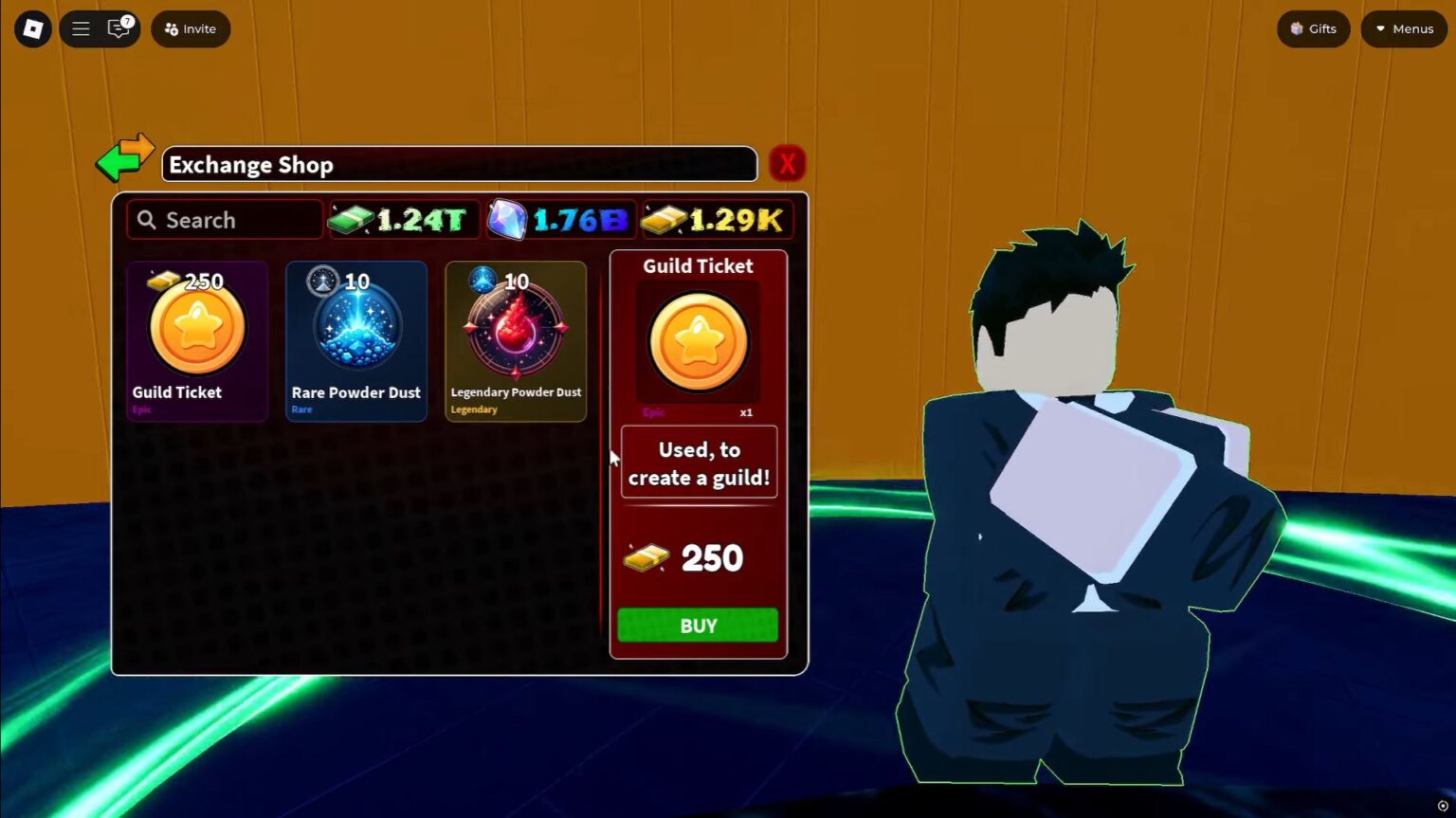The image size is (1456, 818).
Task: Select the Rare Powder Dust item
Action: point(355,341)
